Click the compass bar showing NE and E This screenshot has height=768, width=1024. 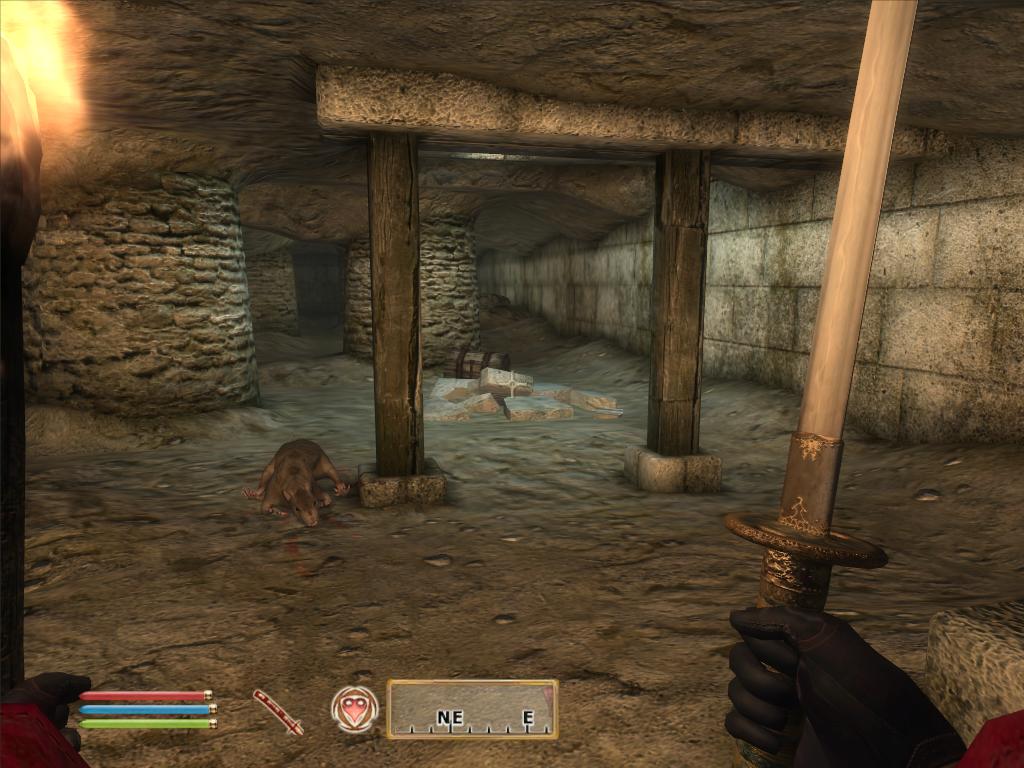click(472, 709)
